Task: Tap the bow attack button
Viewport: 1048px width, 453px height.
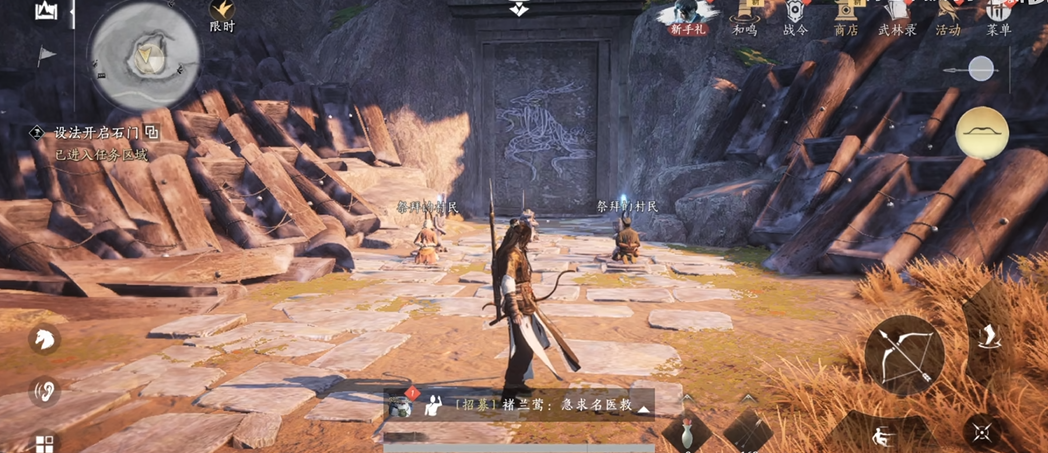Action: [904, 355]
